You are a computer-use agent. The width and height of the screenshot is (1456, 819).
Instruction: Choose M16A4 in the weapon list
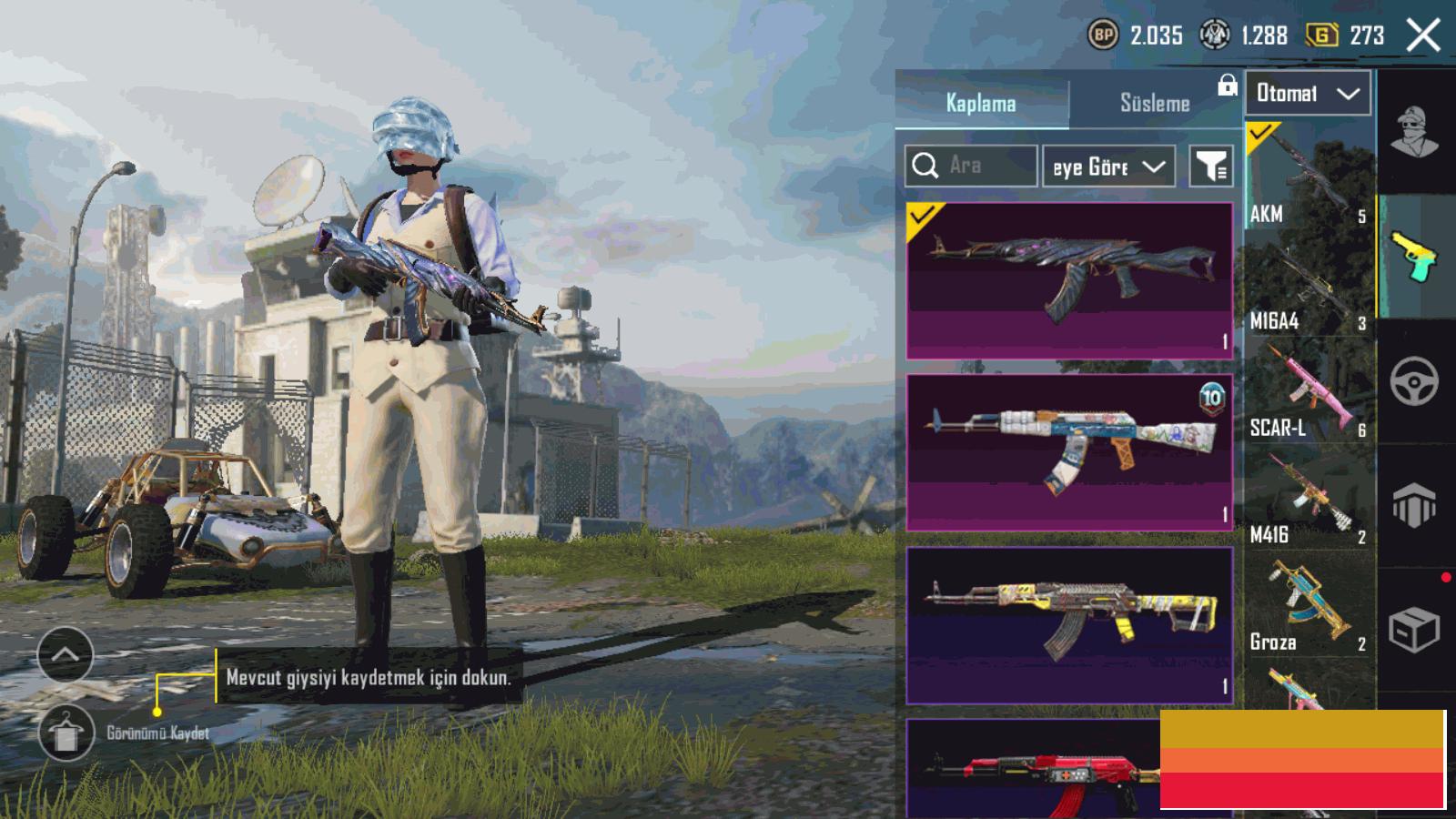coord(1309,284)
